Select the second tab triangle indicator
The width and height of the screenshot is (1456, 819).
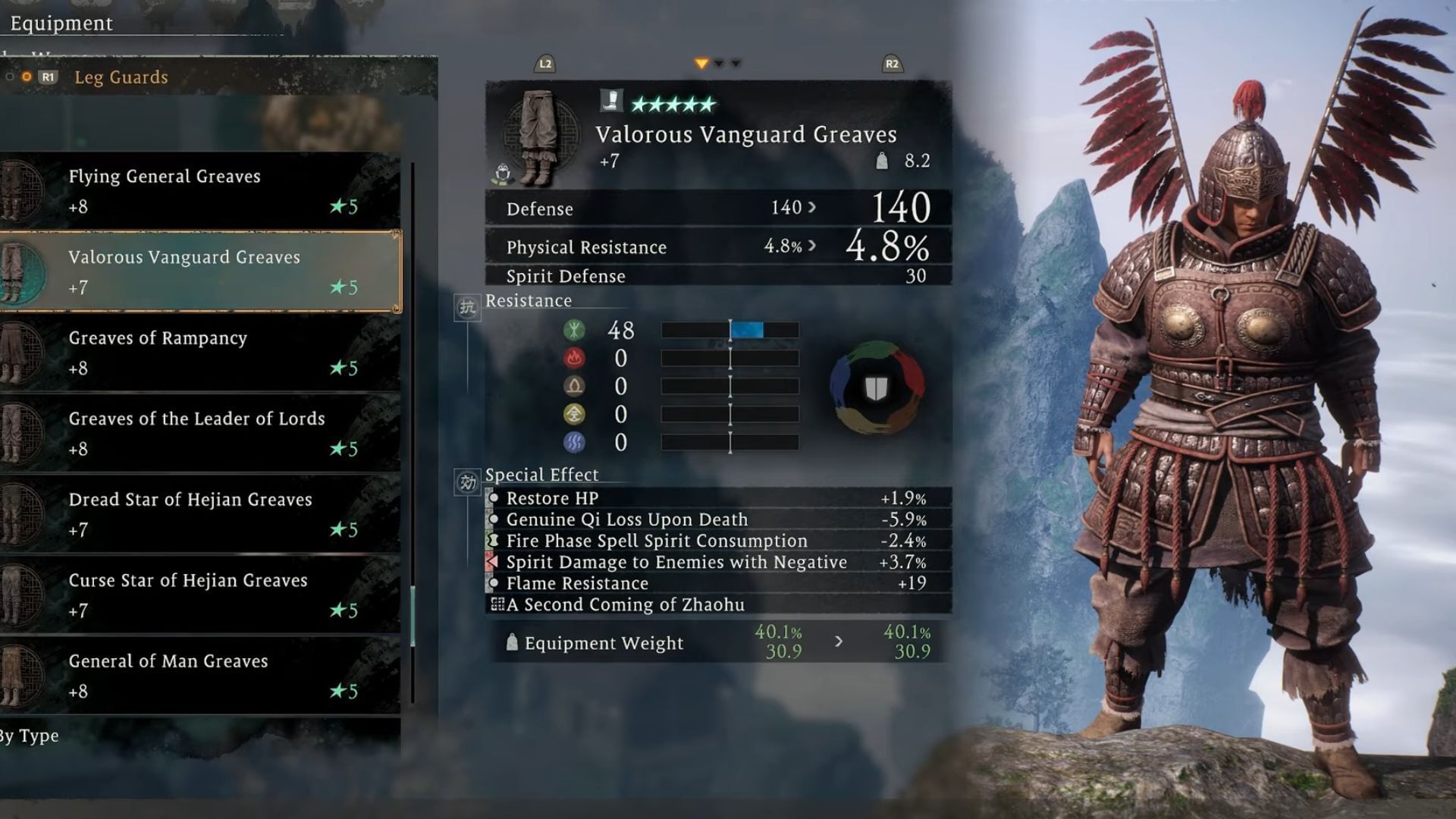[719, 64]
